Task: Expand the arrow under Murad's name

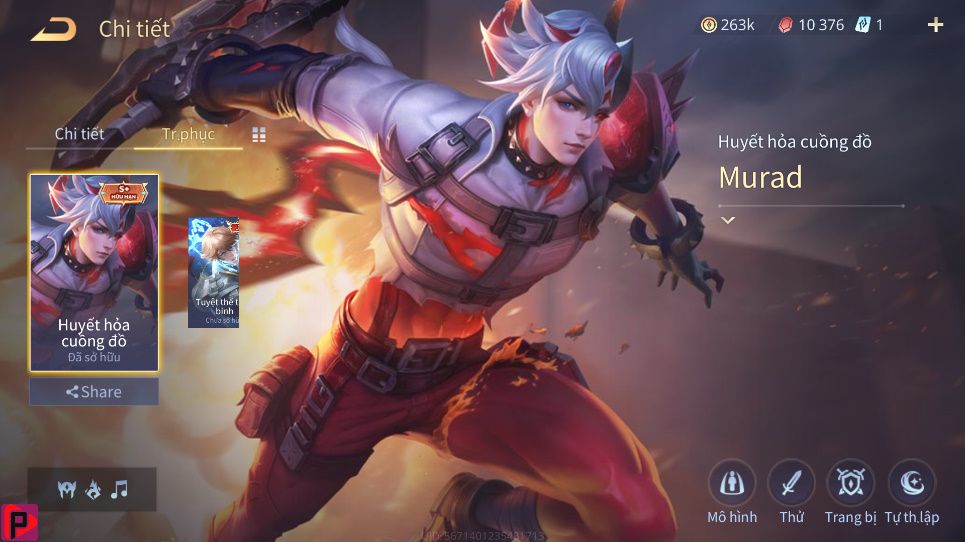Action: click(728, 220)
